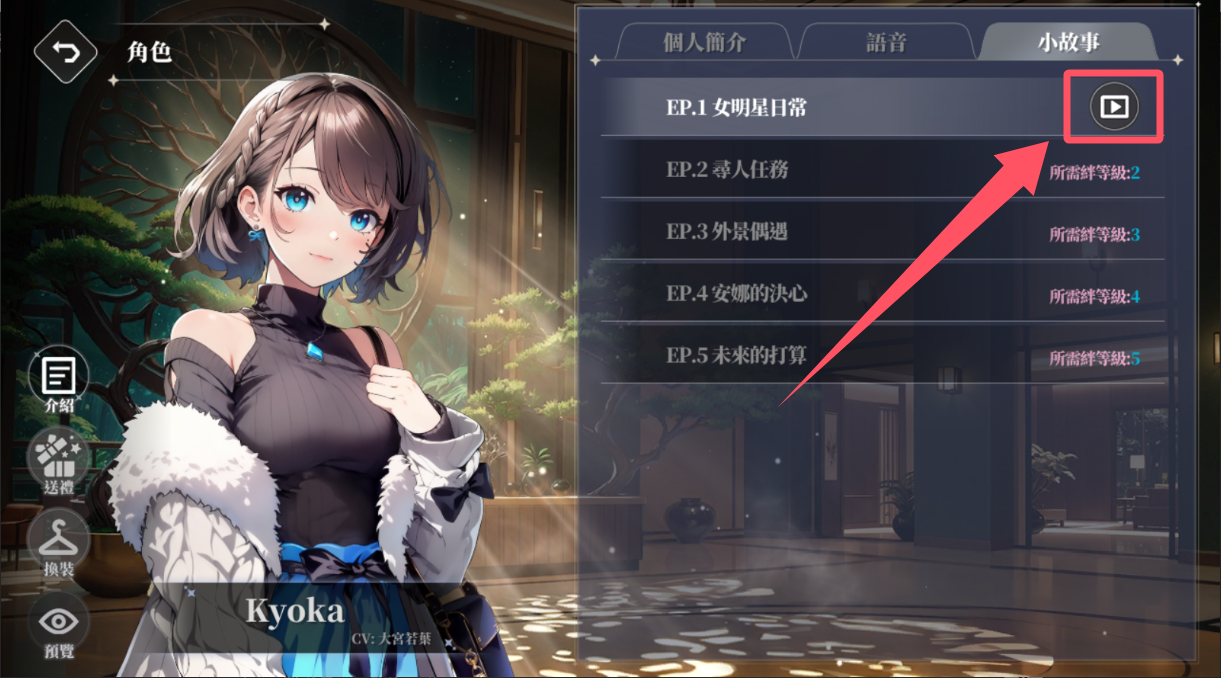Viewport: 1221px width, 678px height.
Task: Choose the EP.3 外景偶遇 row
Action: [882, 232]
